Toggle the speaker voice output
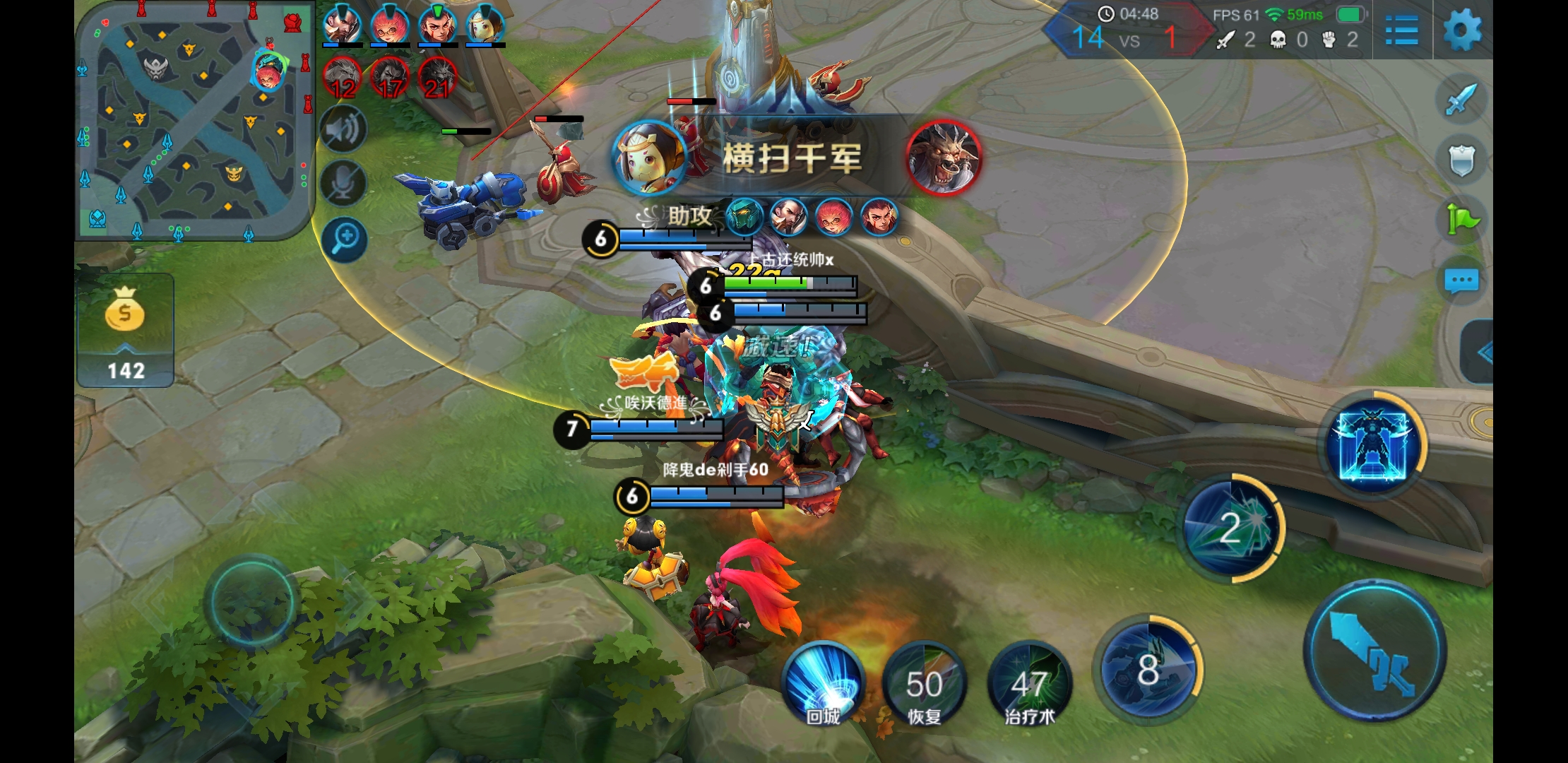 [x=343, y=129]
